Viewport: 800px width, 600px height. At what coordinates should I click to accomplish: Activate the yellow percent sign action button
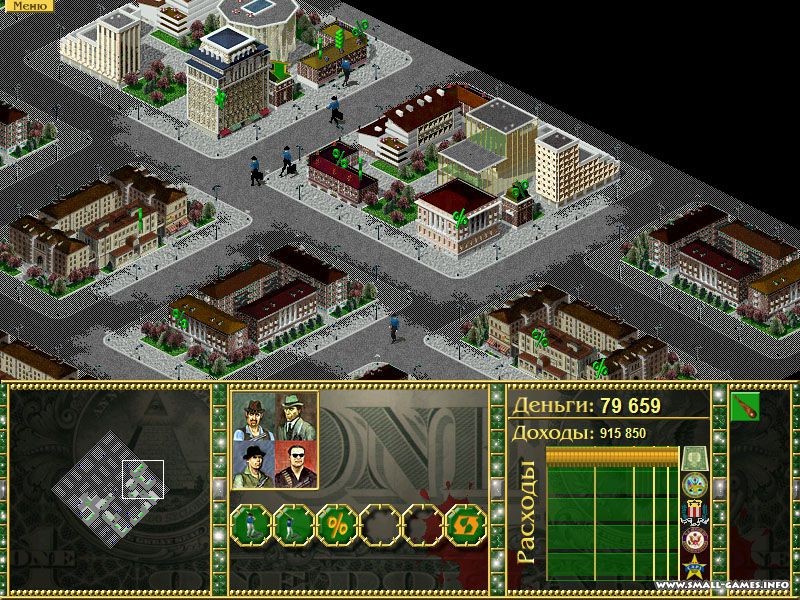[x=337, y=524]
